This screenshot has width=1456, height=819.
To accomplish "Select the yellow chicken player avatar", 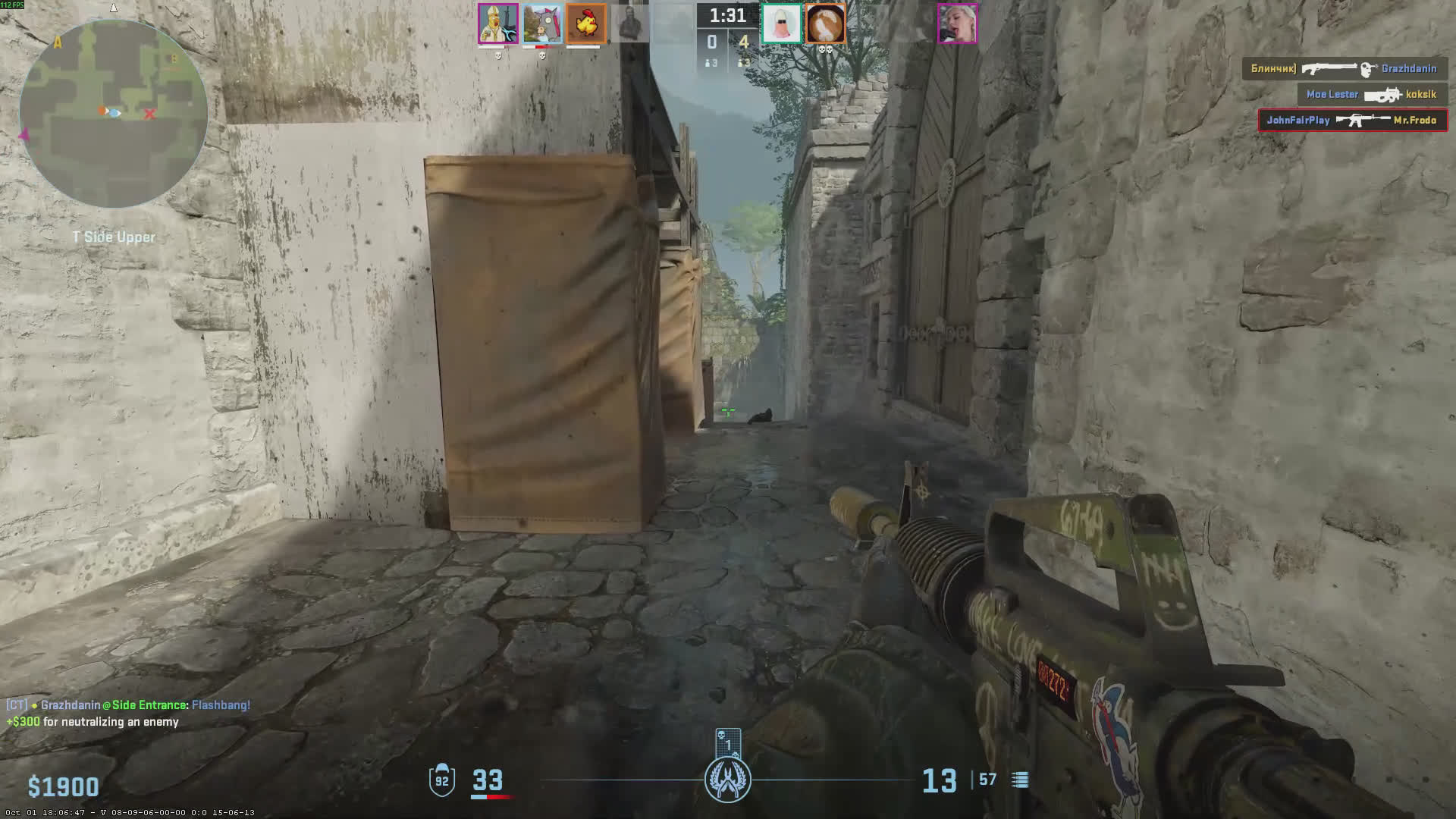I will click(x=585, y=24).
